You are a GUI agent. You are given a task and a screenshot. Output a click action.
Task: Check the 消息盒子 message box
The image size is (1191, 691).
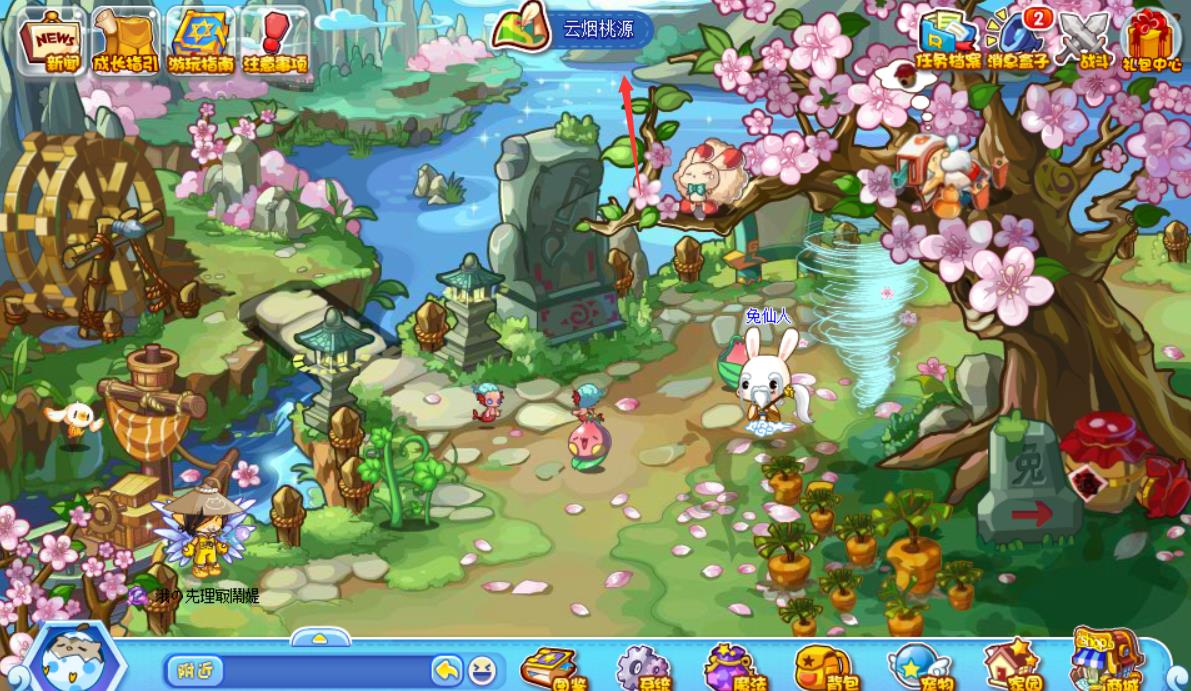pyautogui.click(x=1019, y=41)
